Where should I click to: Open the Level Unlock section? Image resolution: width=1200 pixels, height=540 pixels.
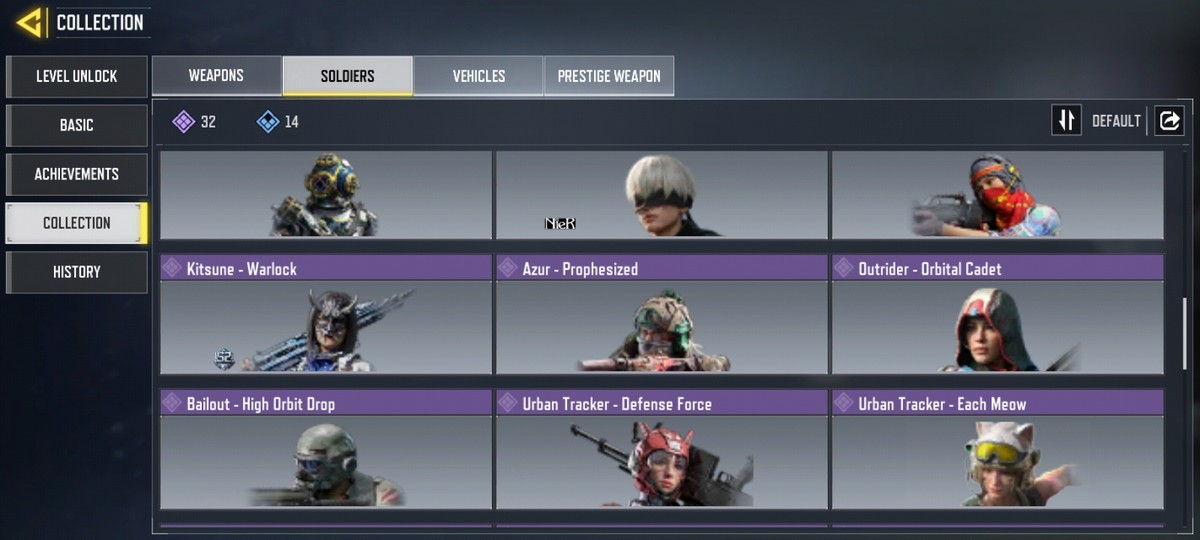[77, 76]
